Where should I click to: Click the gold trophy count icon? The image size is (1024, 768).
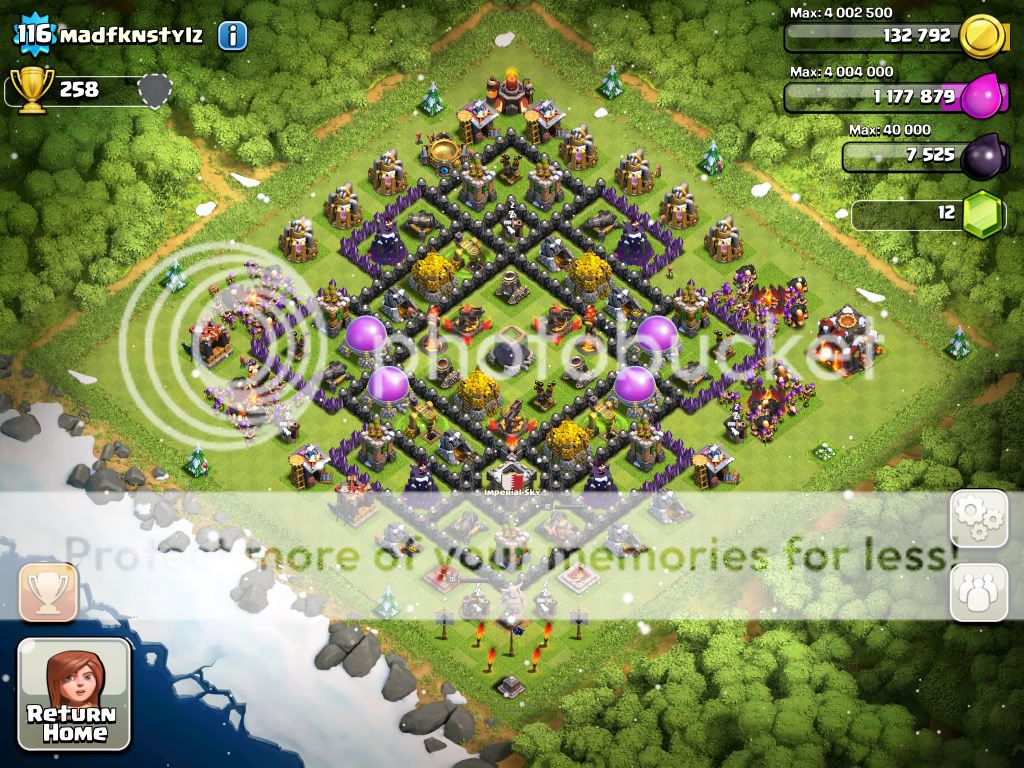(32, 90)
